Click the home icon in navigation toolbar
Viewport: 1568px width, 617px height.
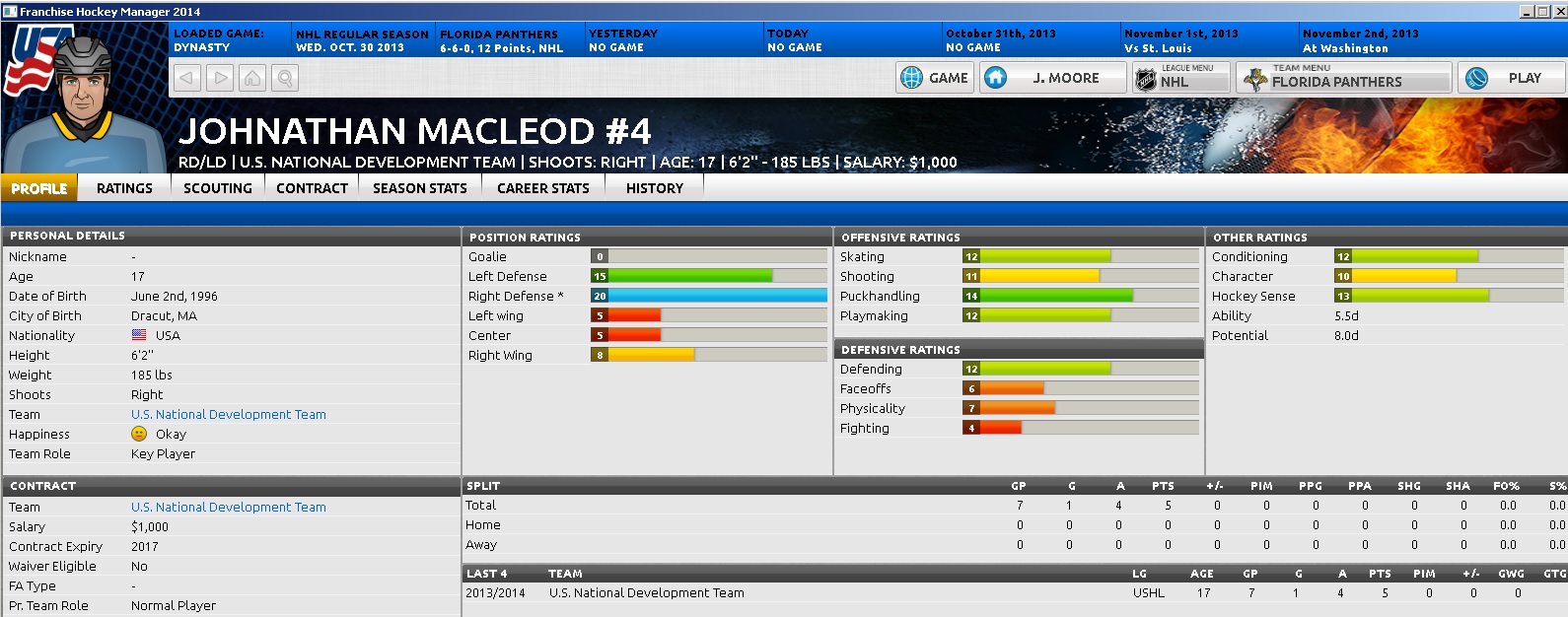(x=253, y=78)
